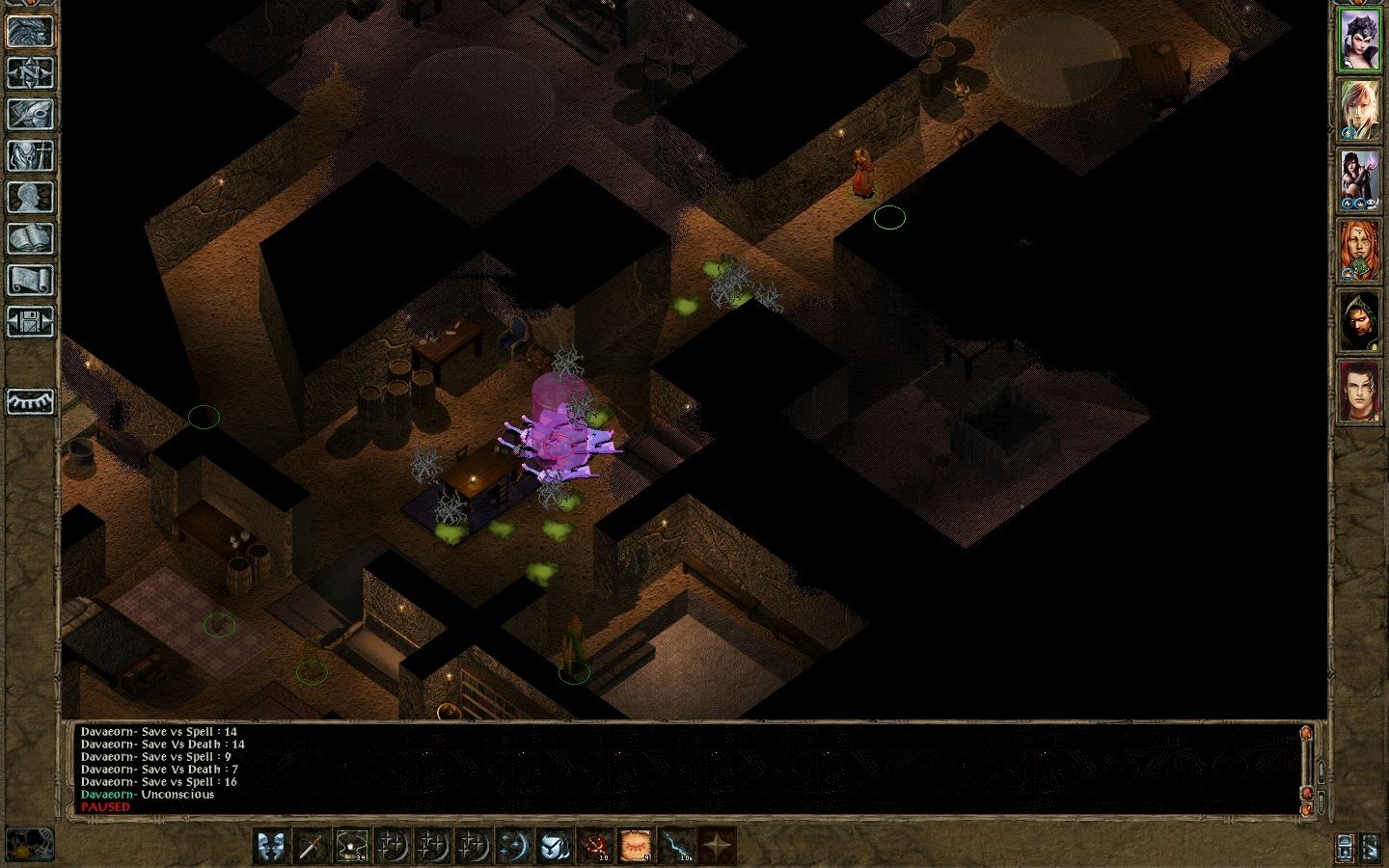Viewport: 1389px width, 868px height.
Task: Select the red-haired woman portrait
Action: point(1358,251)
